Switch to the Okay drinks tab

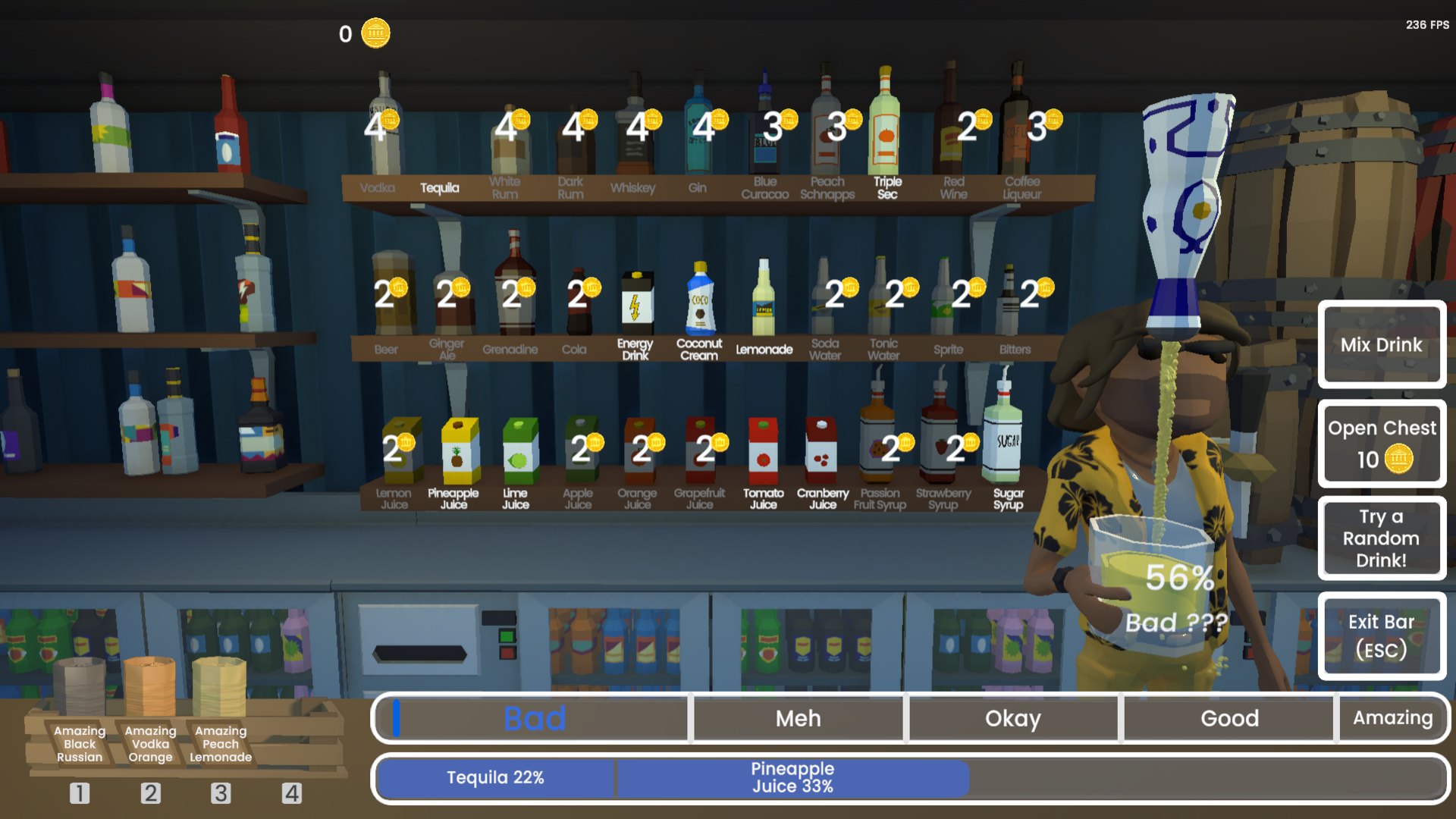(x=1013, y=718)
